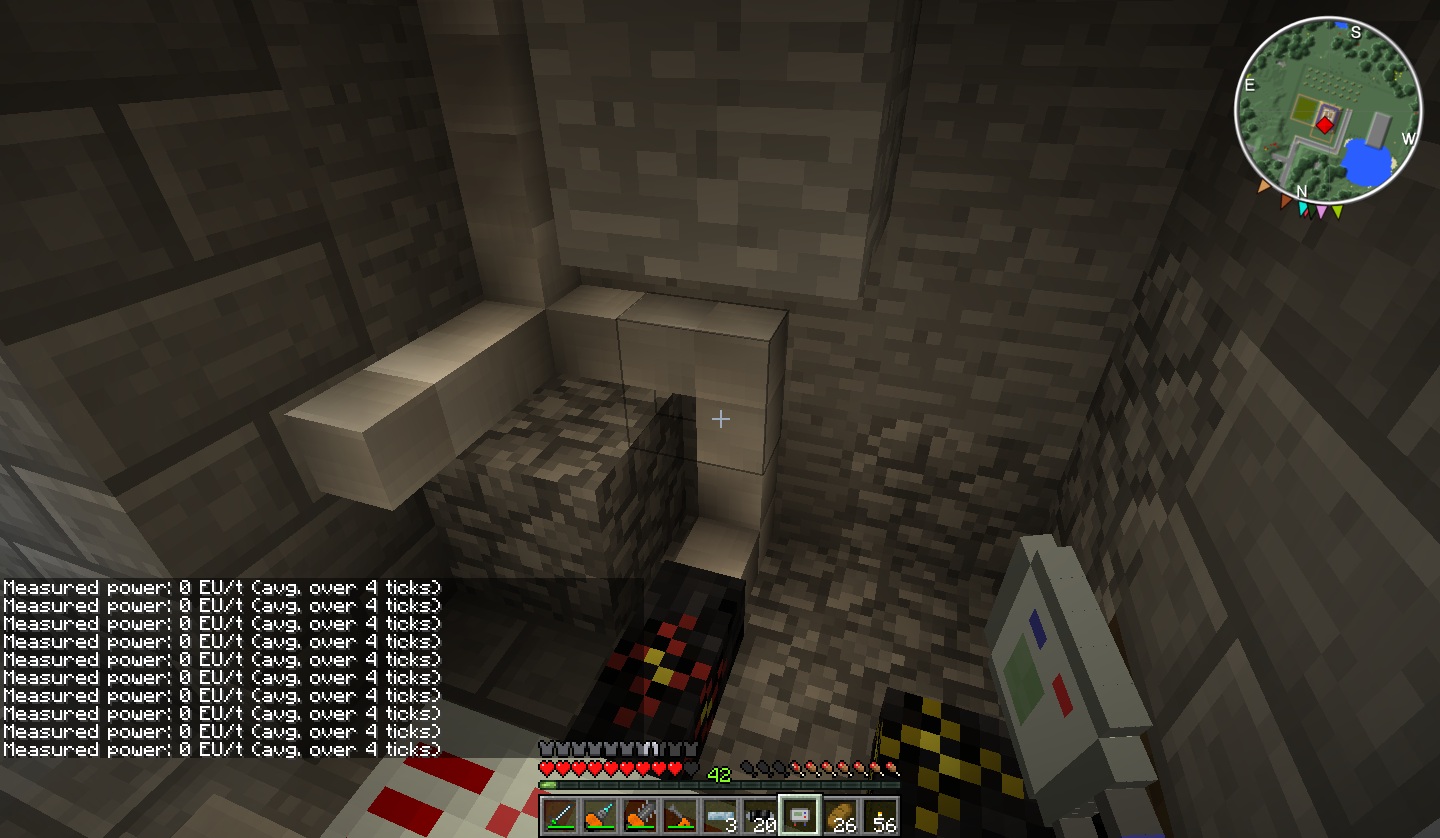Viewport: 1440px width, 838px height.
Task: Select the hotbar stack of 20 items
Action: pyautogui.click(x=760, y=816)
